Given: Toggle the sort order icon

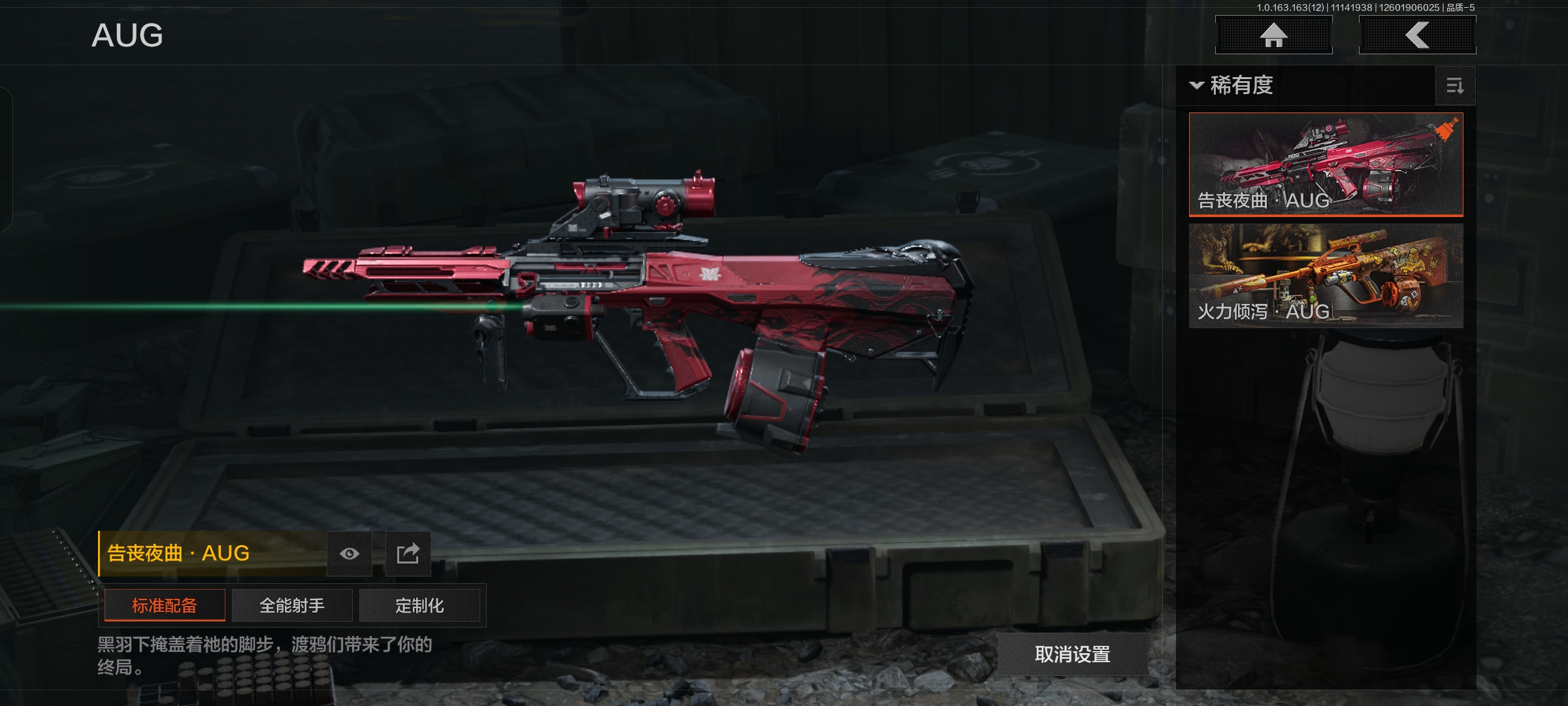Looking at the screenshot, I should pyautogui.click(x=1455, y=86).
